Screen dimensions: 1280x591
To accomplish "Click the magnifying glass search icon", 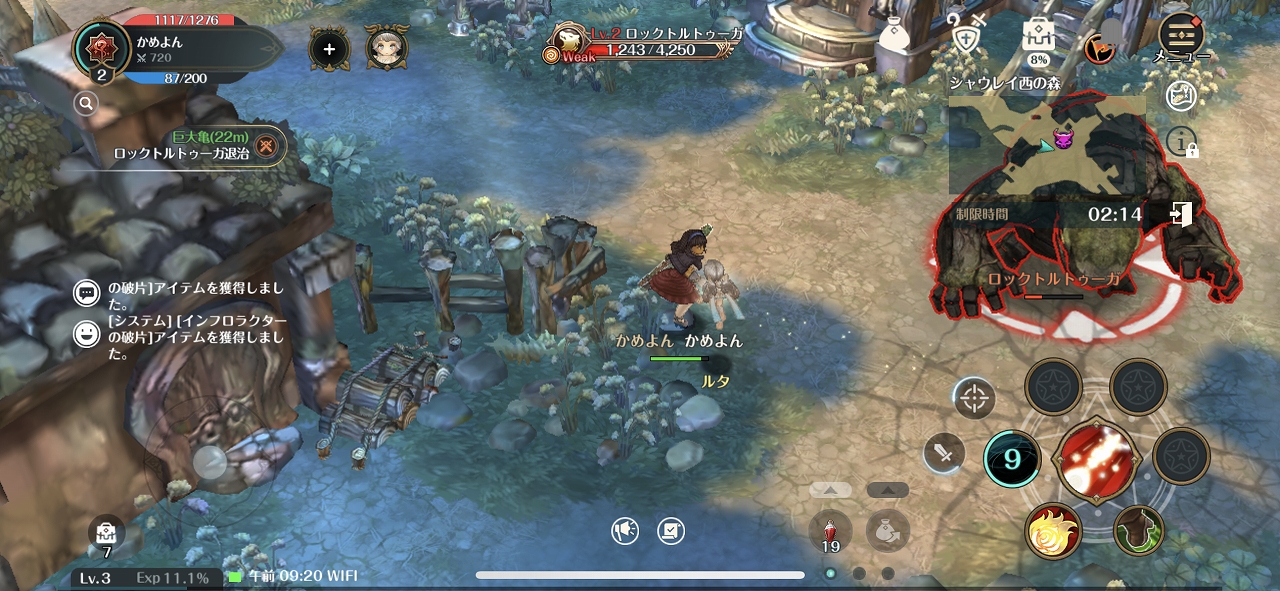I will coord(86,102).
